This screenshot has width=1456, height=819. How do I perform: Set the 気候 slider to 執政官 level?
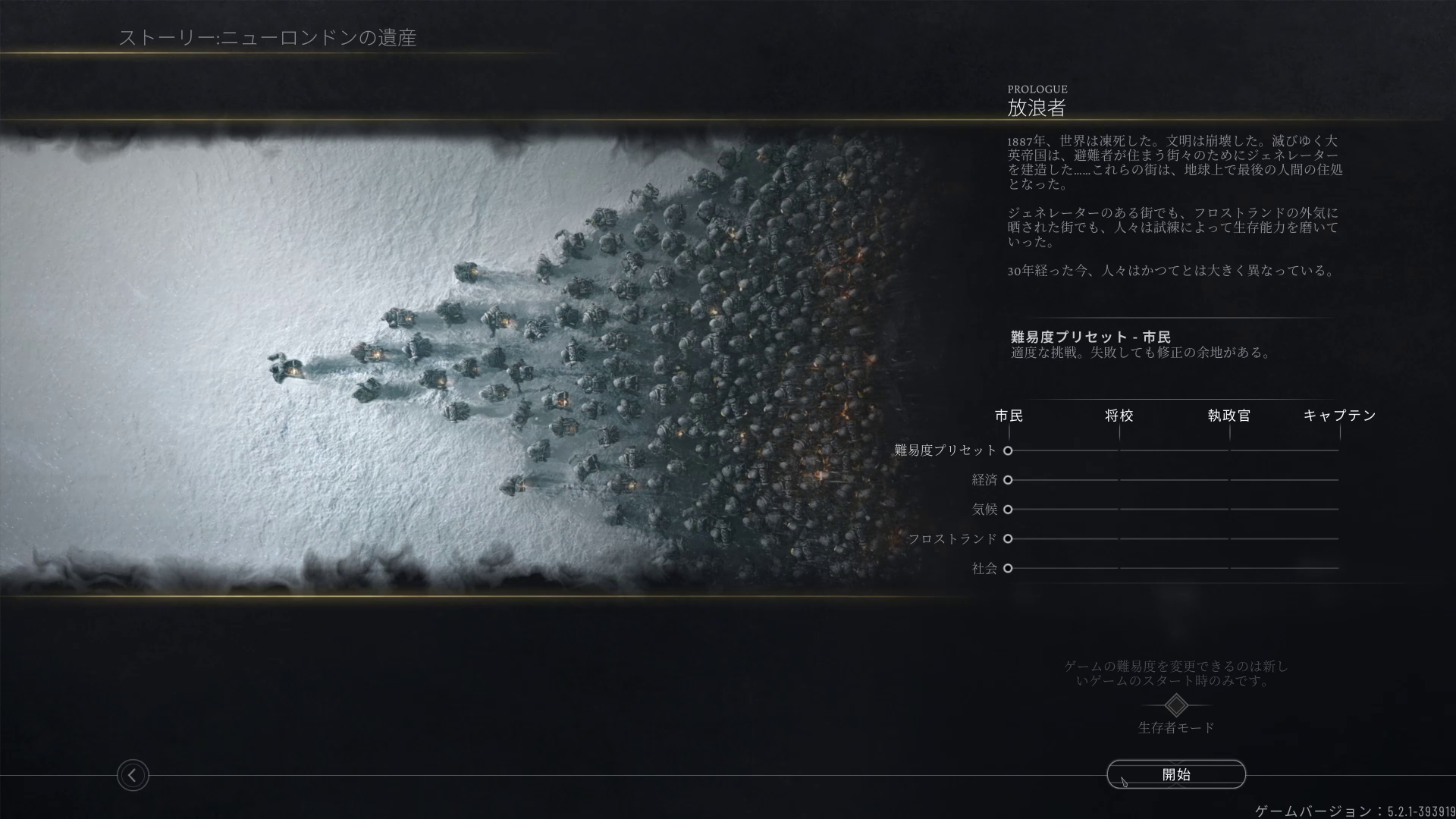pos(1229,510)
